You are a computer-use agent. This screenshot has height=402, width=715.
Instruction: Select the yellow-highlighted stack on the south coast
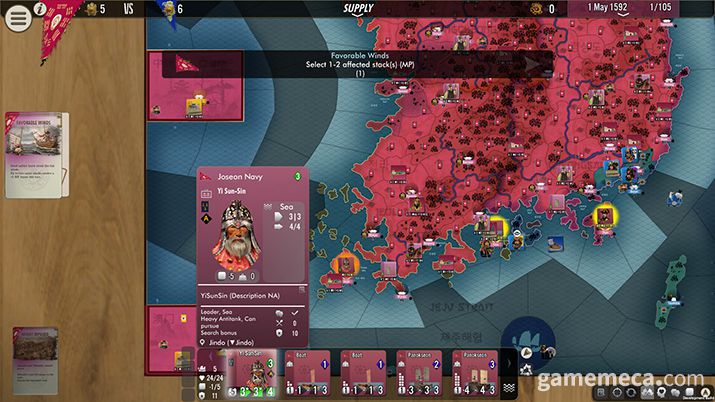click(491, 222)
